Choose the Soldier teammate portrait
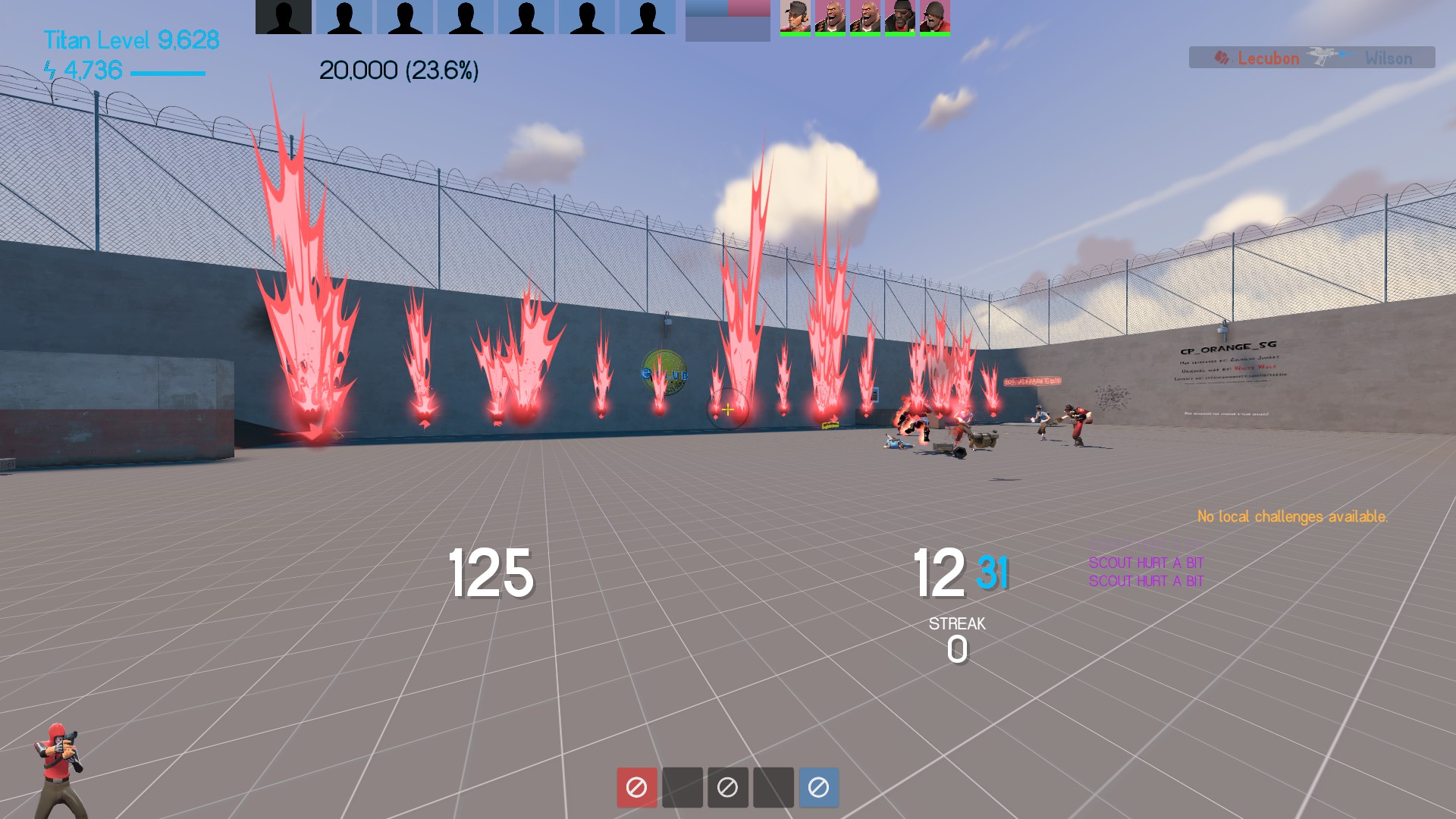Viewport: 1456px width, 819px height. click(x=934, y=17)
